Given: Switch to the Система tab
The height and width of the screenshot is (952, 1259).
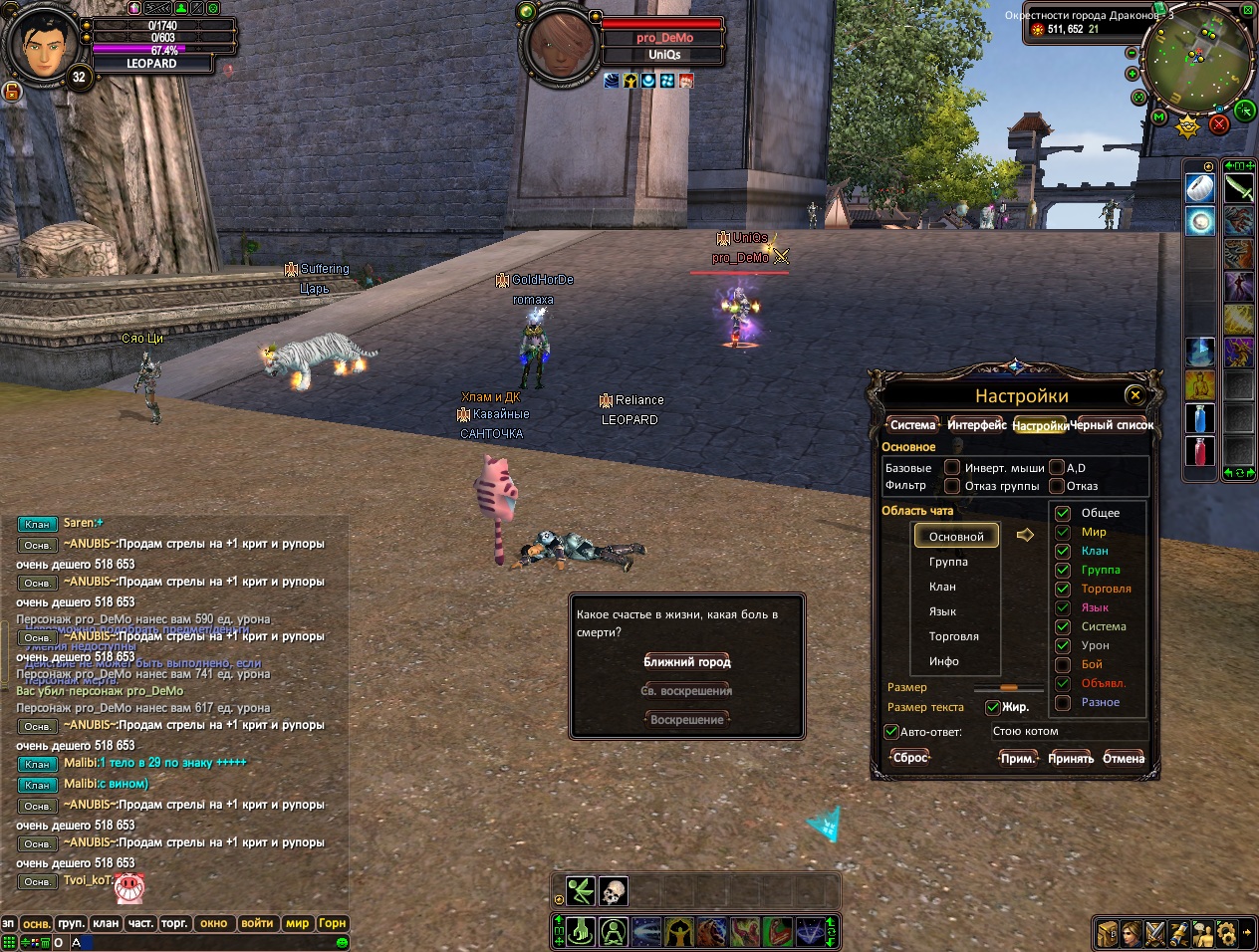Looking at the screenshot, I should pyautogui.click(x=912, y=425).
